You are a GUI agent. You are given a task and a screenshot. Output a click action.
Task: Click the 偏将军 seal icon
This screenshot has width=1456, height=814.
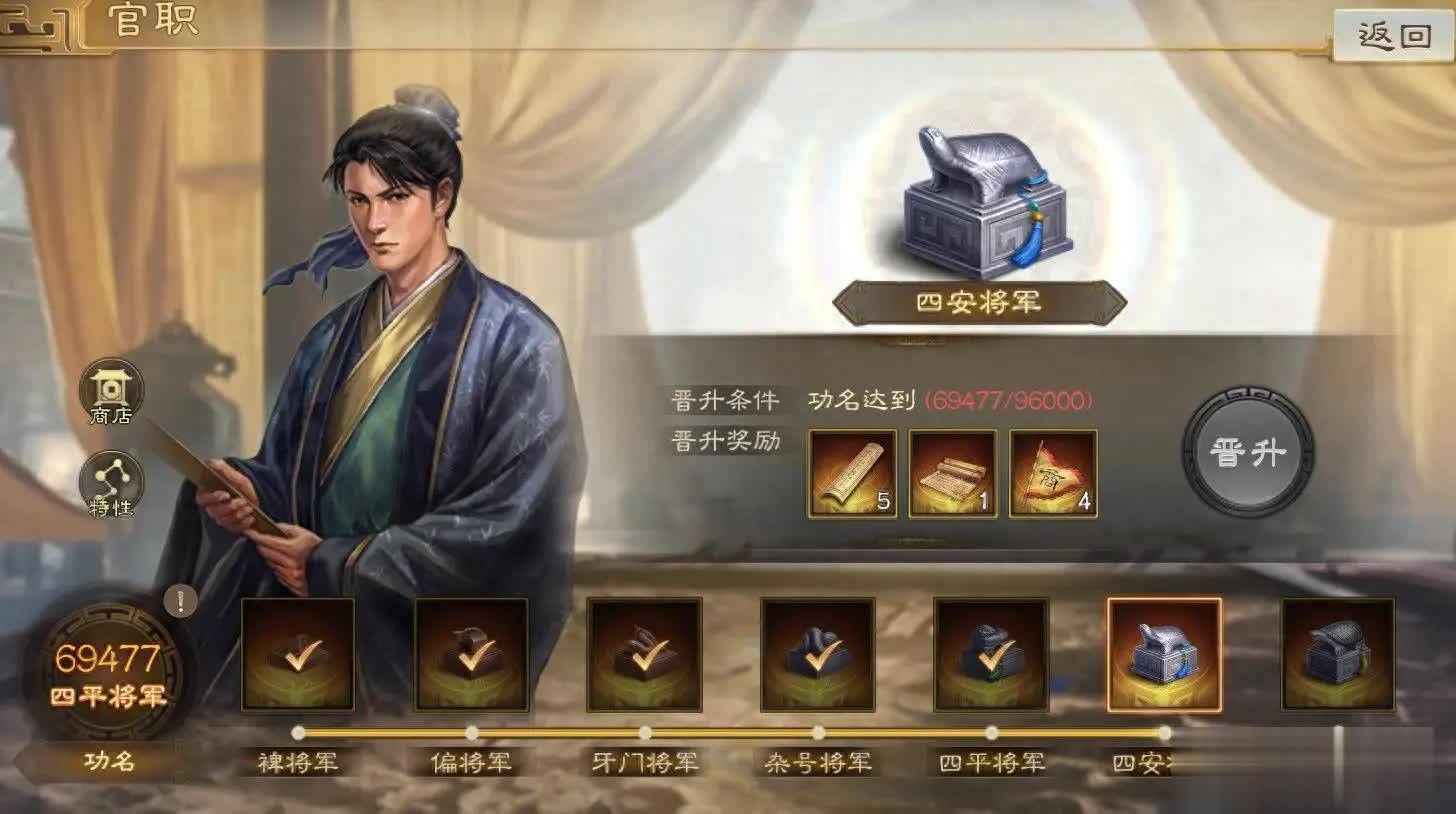471,655
